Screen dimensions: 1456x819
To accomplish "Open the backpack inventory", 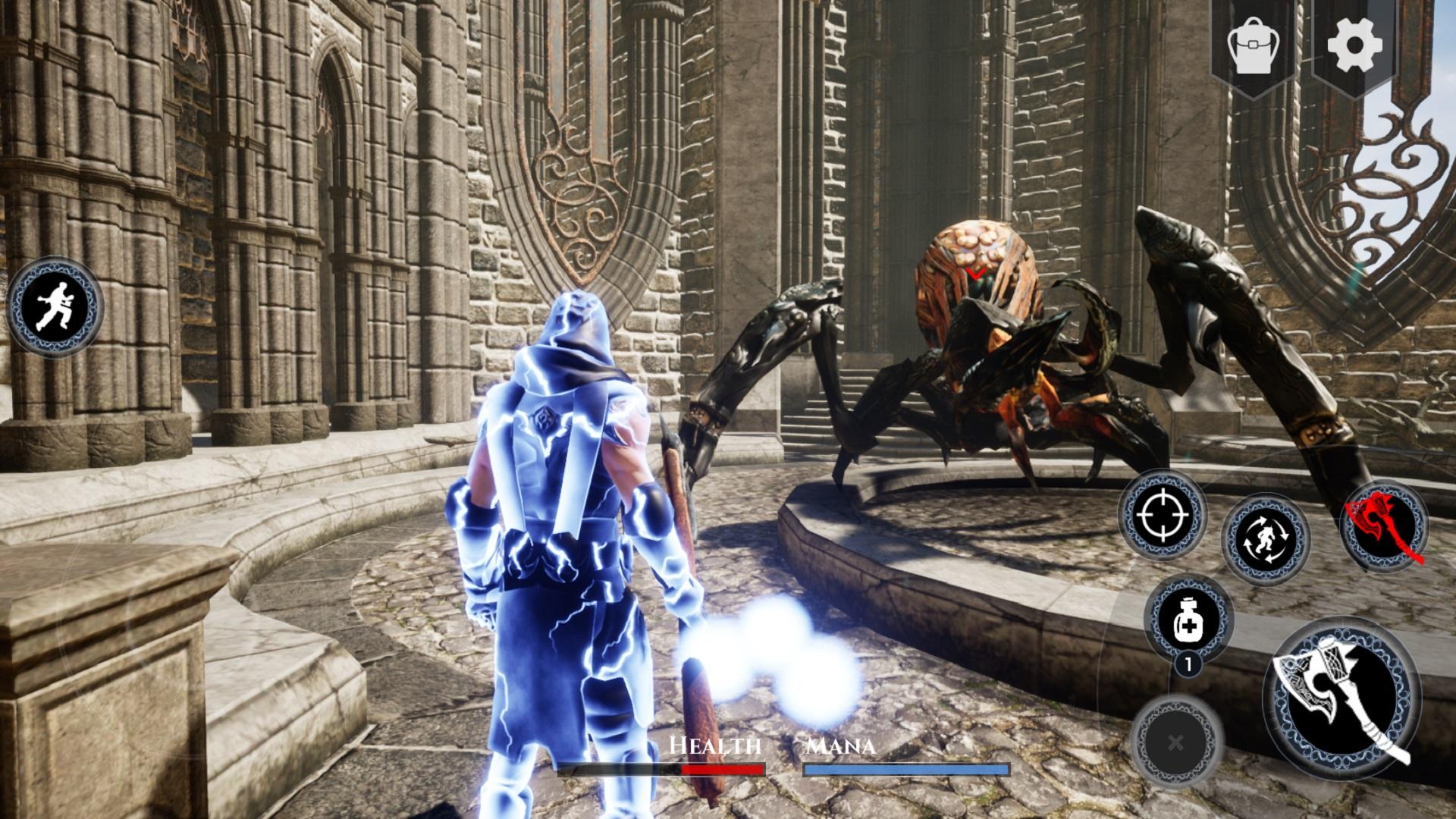I will [1254, 45].
